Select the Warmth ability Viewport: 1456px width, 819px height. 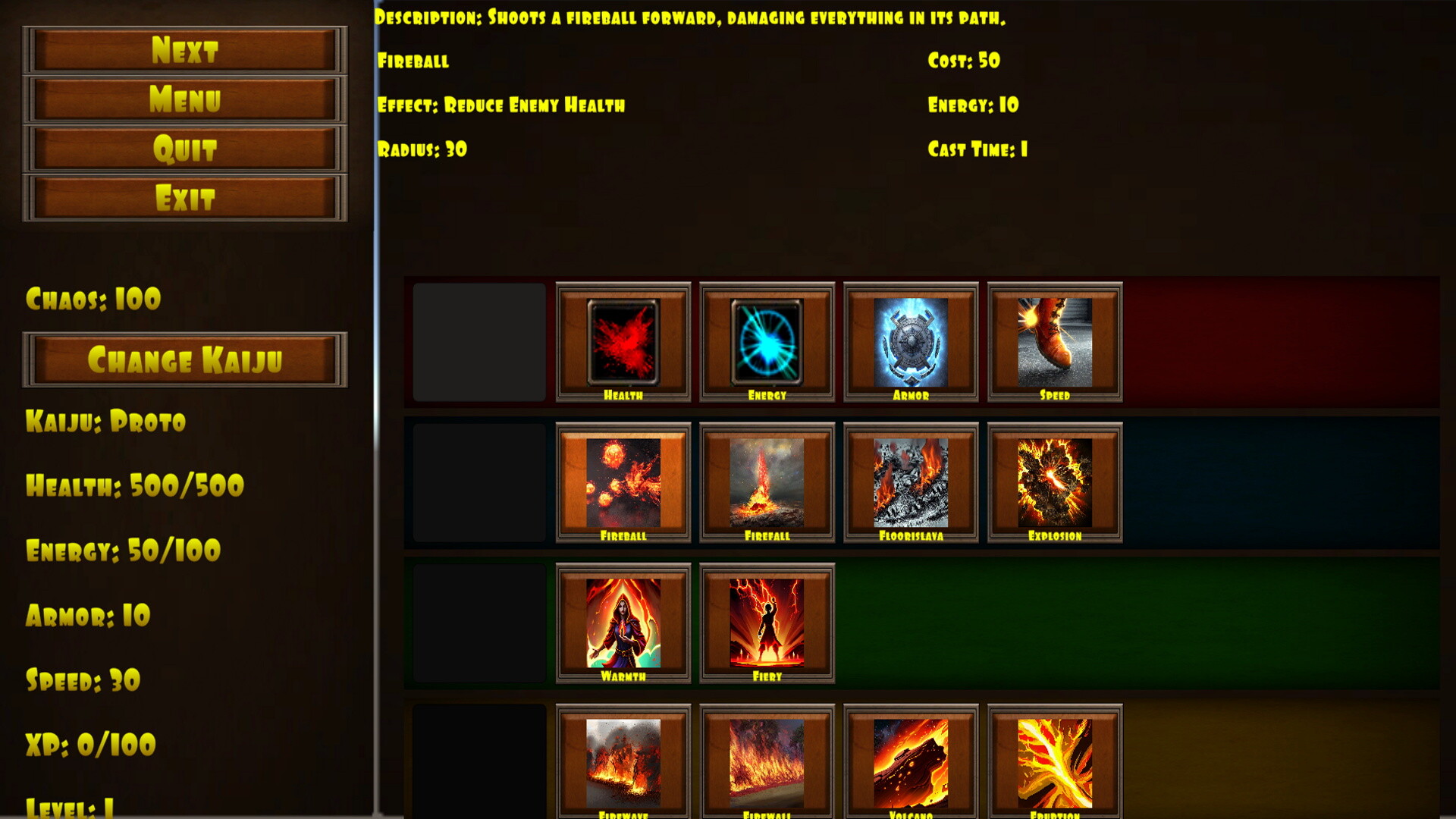[623, 624]
